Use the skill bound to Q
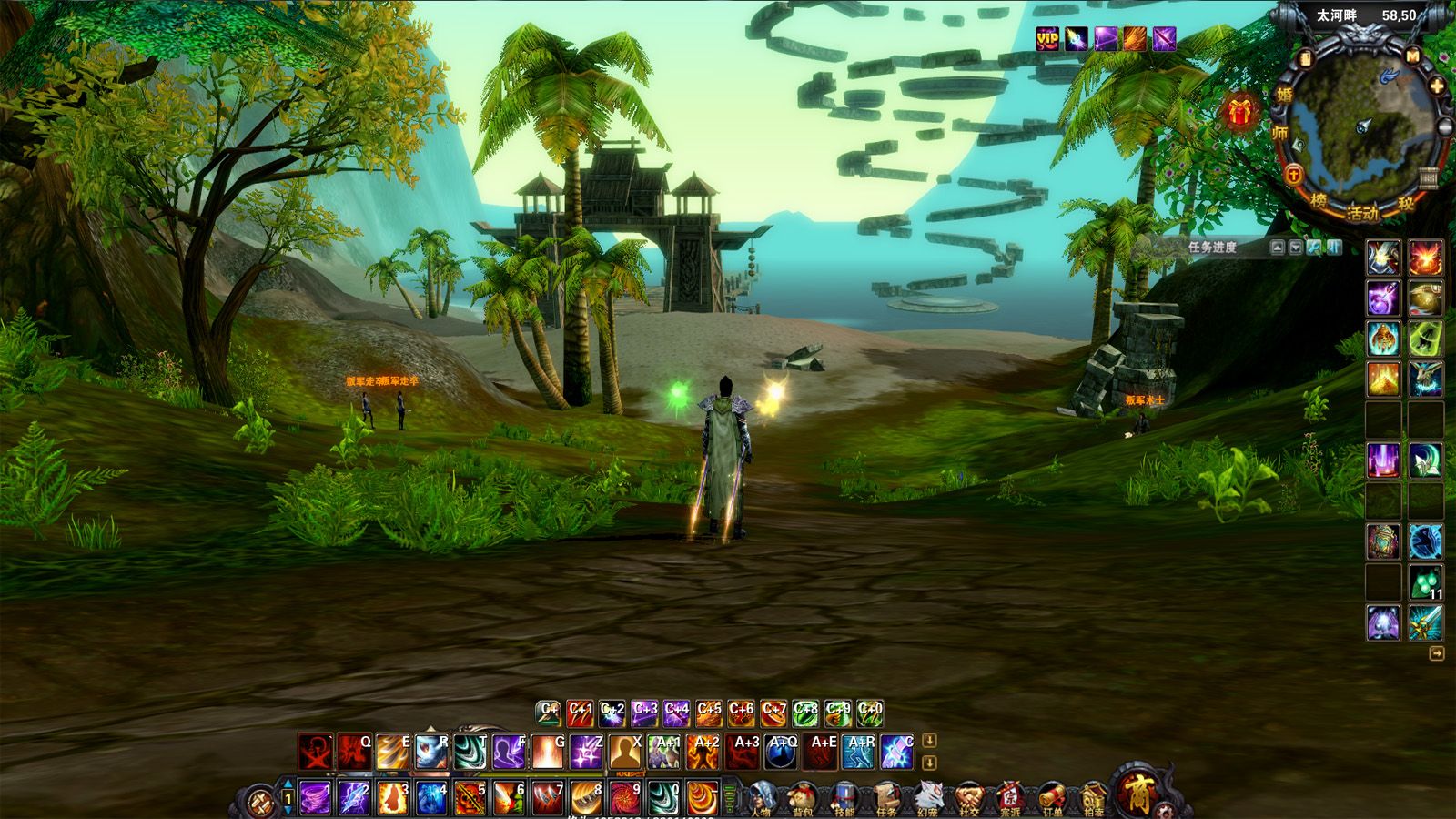This screenshot has height=819, width=1456. [354, 752]
